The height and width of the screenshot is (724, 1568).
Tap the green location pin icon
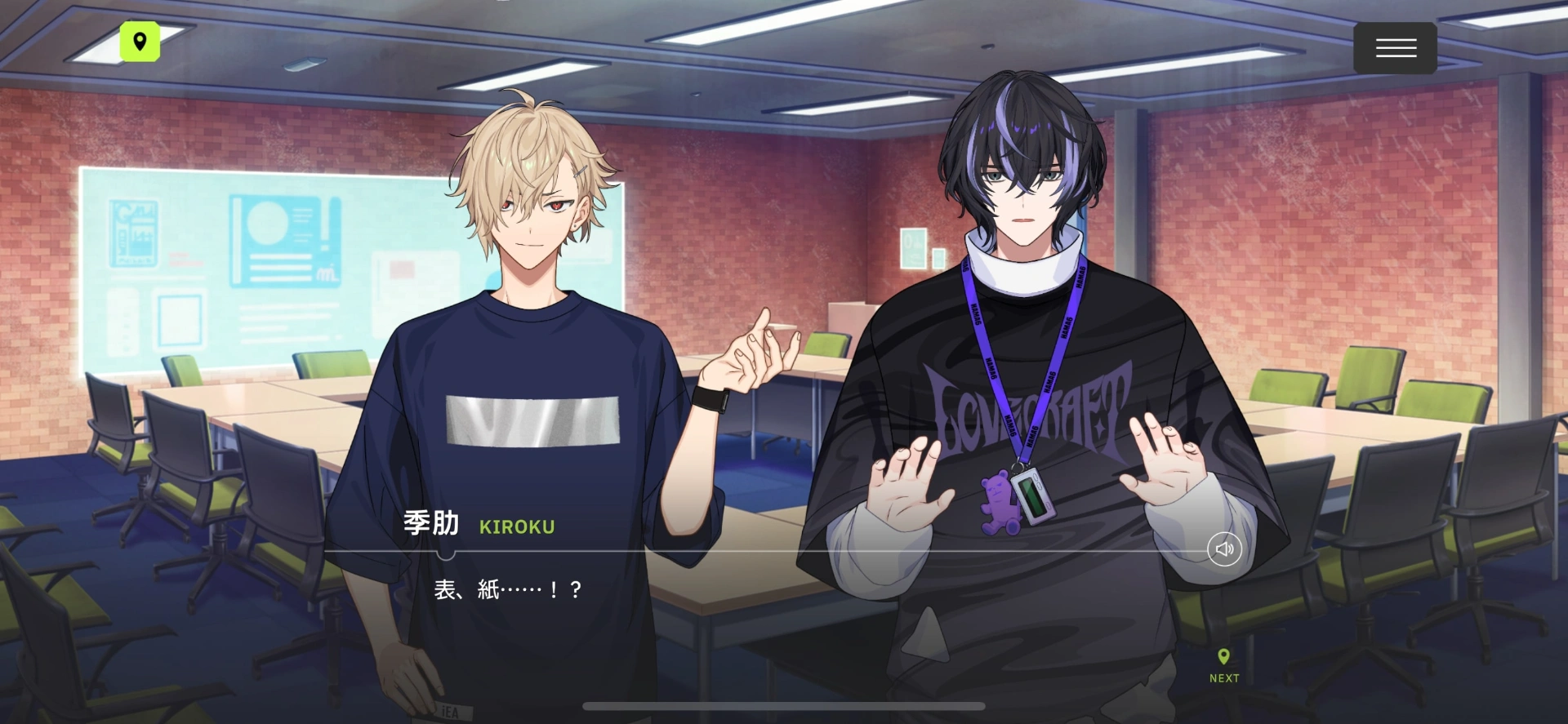click(x=140, y=42)
